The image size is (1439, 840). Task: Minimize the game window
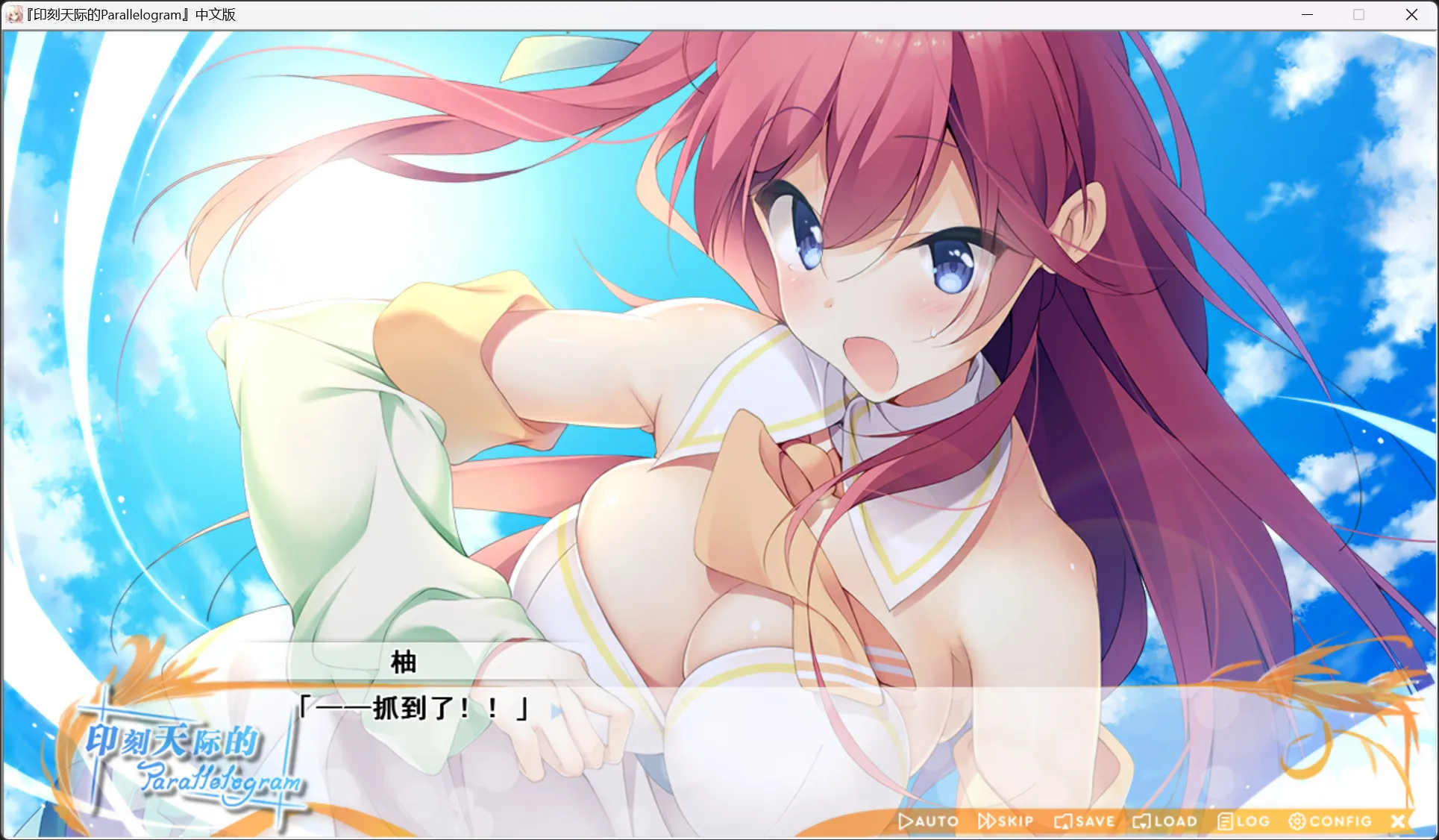(x=1306, y=14)
